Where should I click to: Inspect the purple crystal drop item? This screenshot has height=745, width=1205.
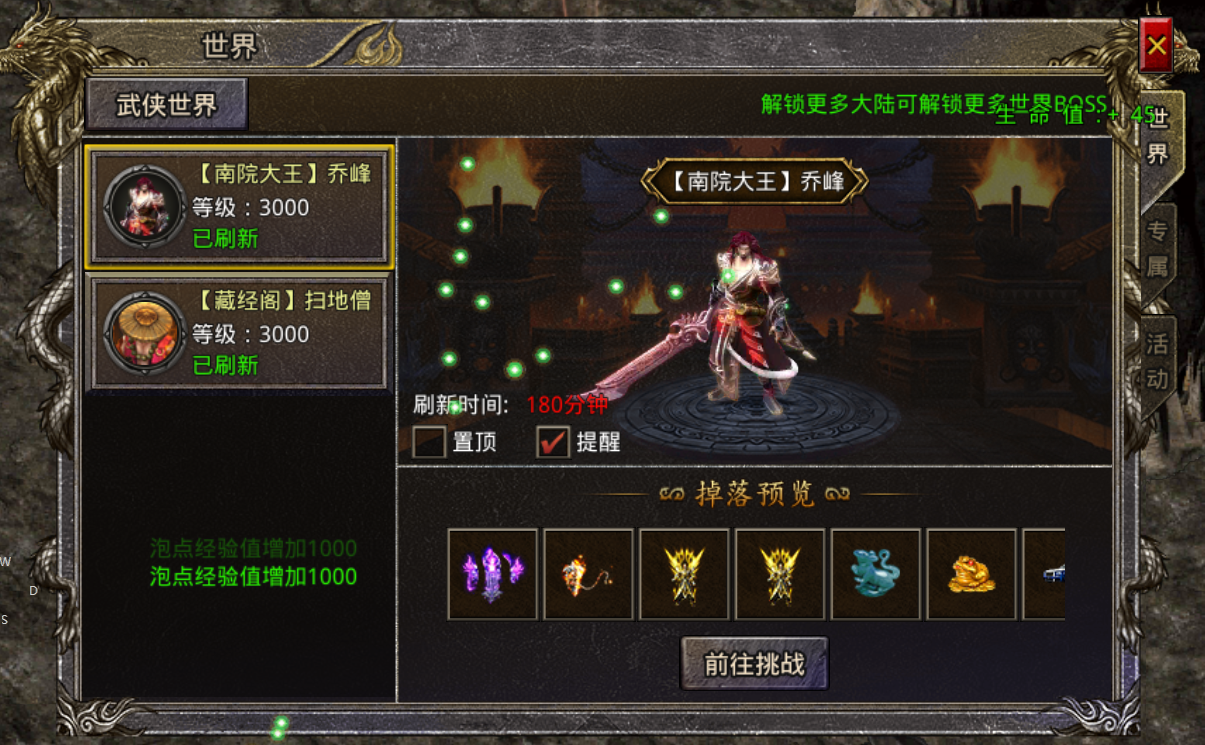492,574
